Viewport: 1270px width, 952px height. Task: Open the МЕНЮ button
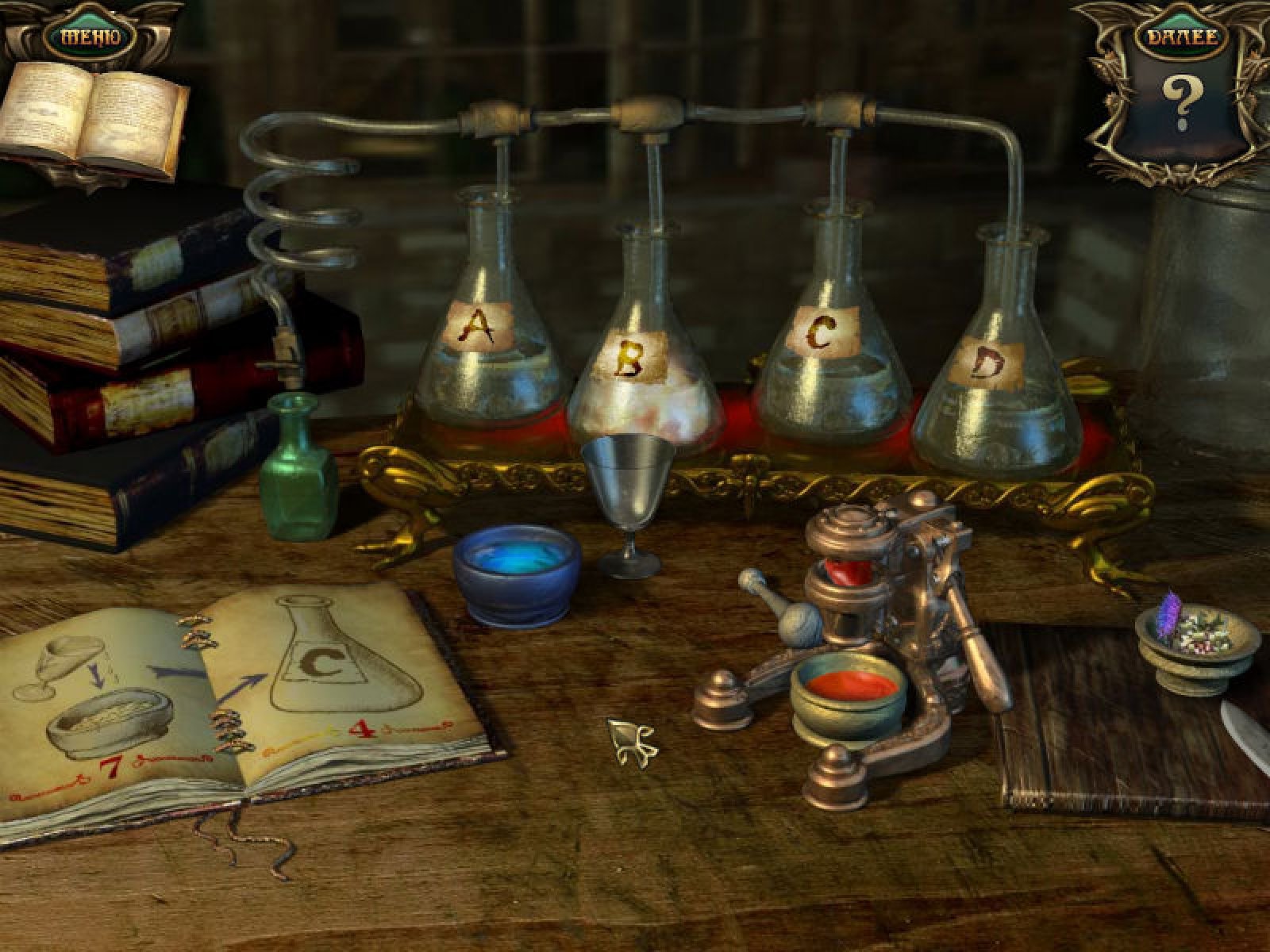(90, 37)
